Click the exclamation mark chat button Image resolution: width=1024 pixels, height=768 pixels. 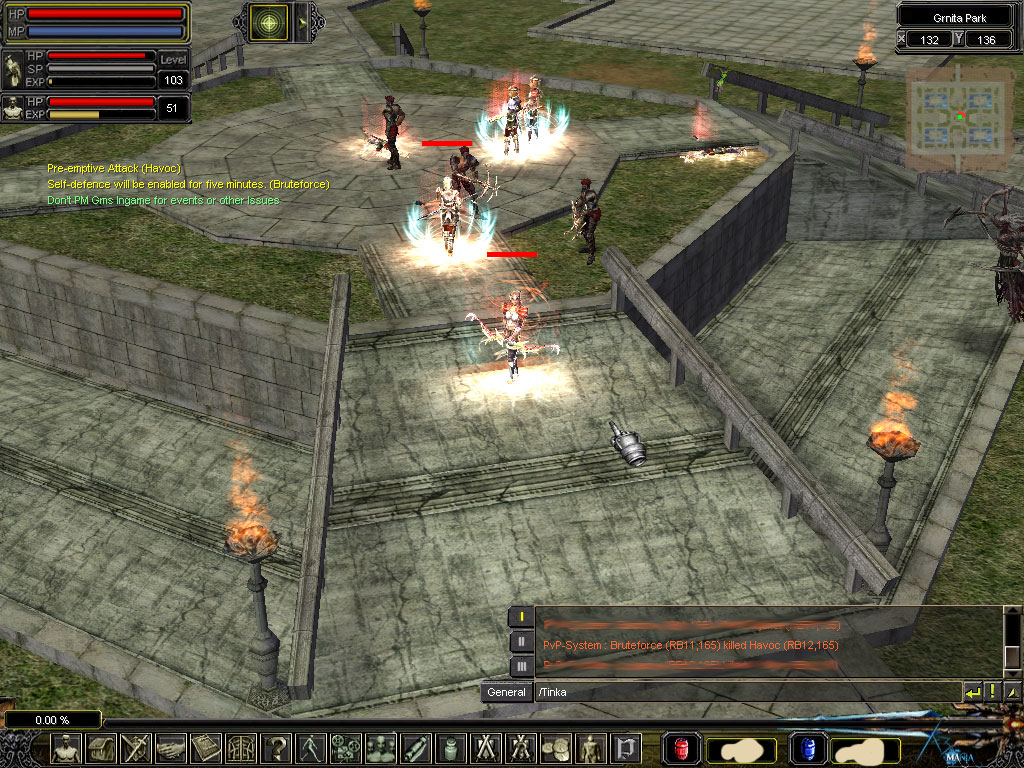point(992,692)
